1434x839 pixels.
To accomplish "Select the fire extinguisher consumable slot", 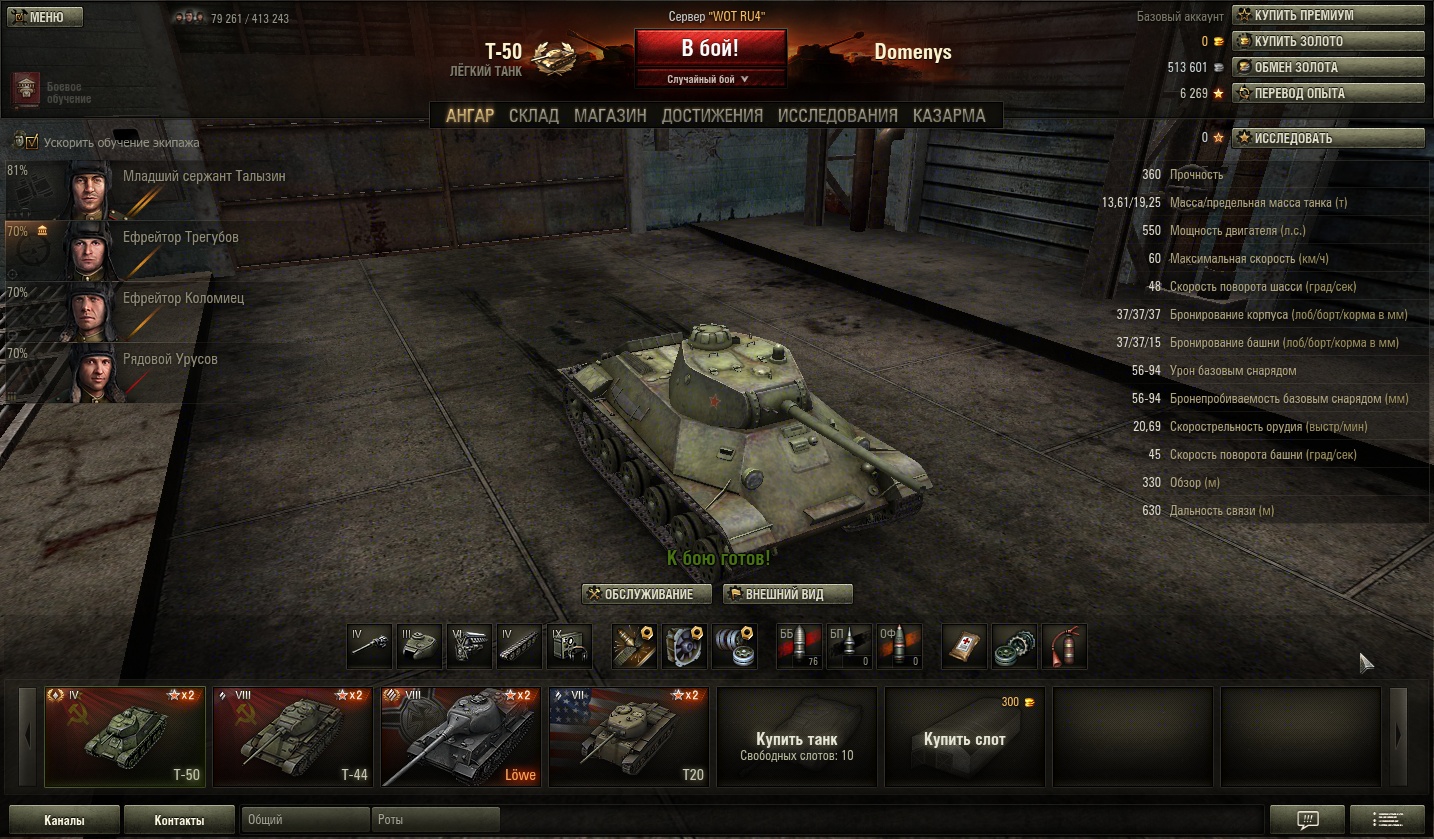I will pos(1064,646).
